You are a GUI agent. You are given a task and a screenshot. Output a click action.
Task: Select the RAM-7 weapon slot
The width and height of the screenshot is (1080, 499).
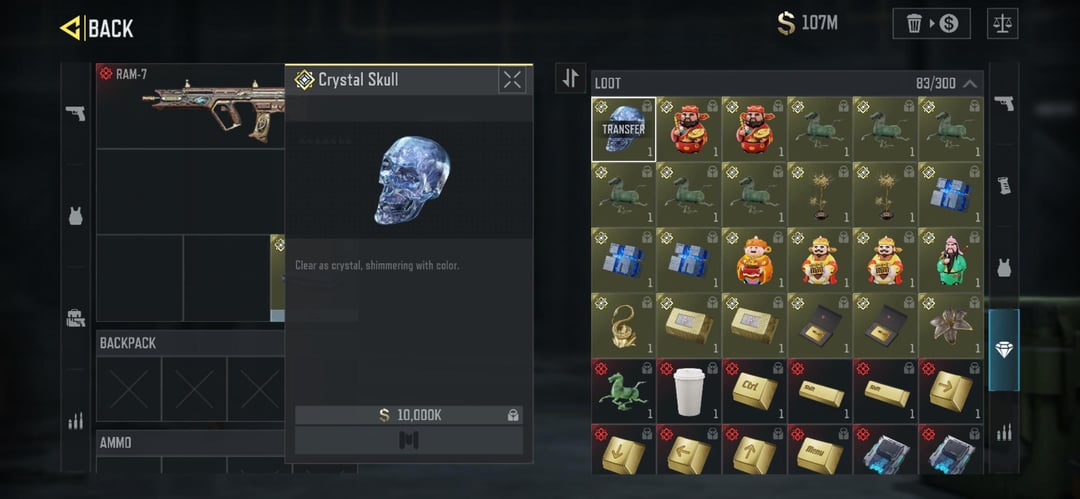point(190,105)
